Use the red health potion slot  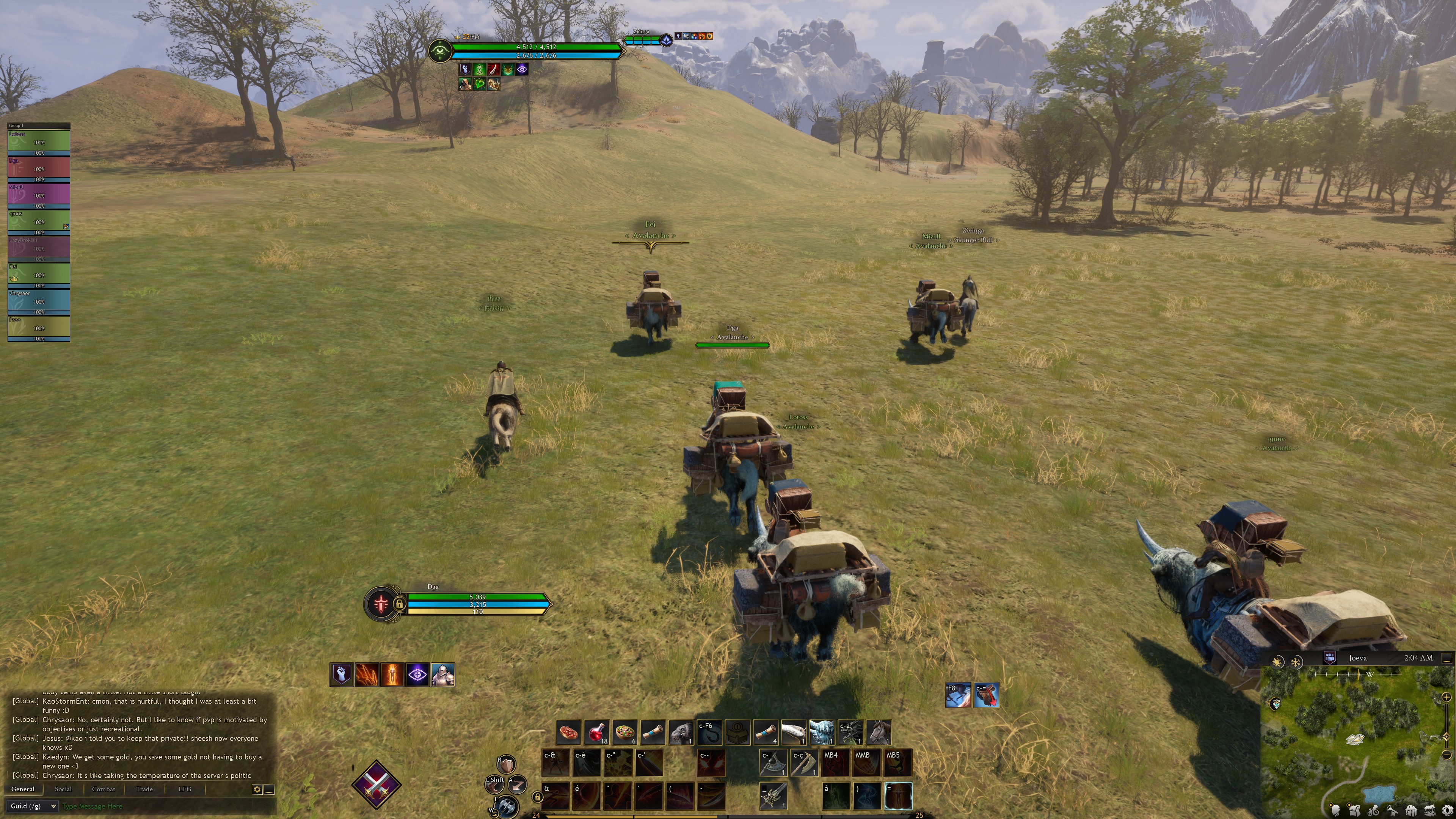(x=596, y=733)
